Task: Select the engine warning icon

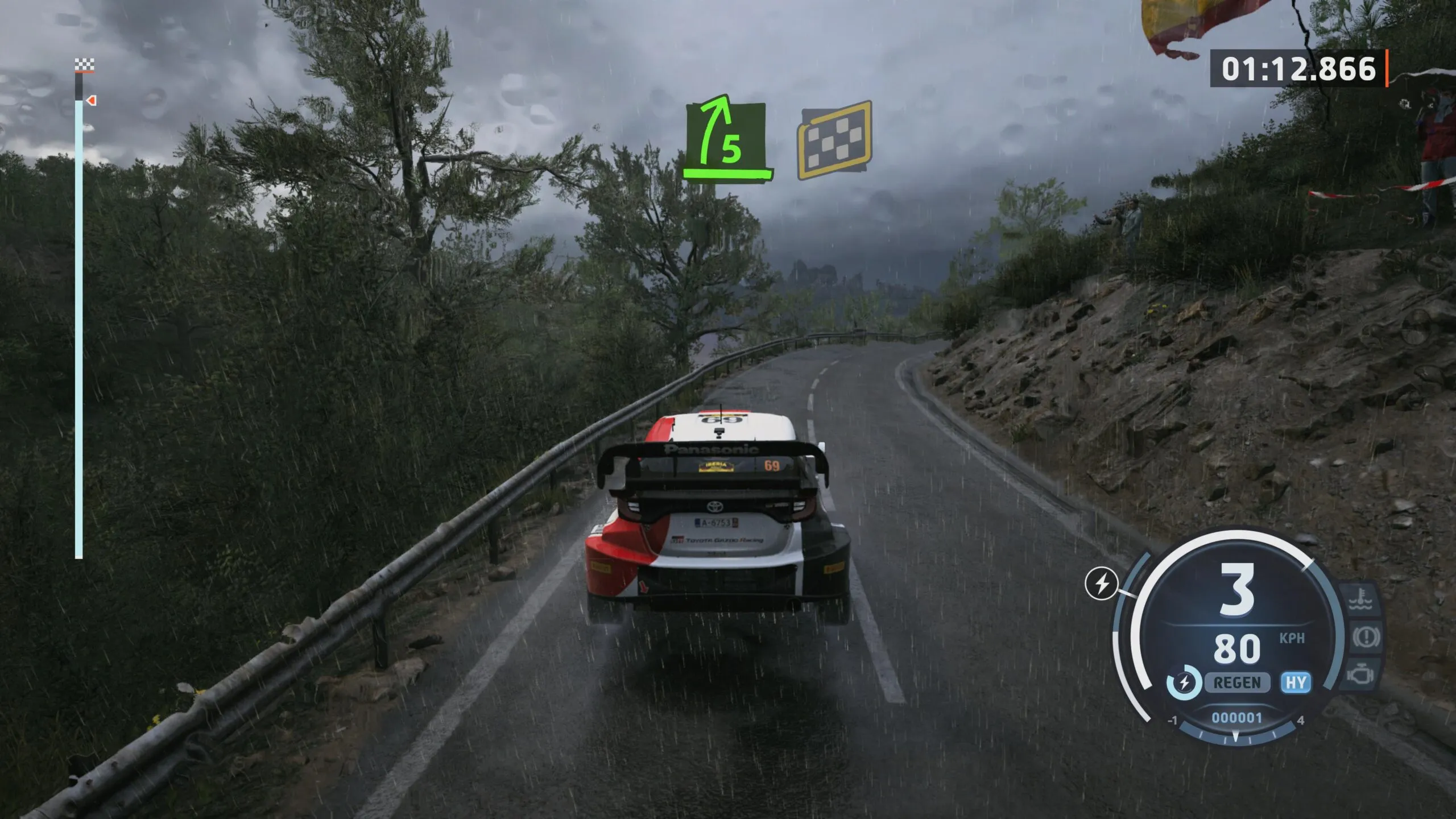Action: coord(1360,675)
